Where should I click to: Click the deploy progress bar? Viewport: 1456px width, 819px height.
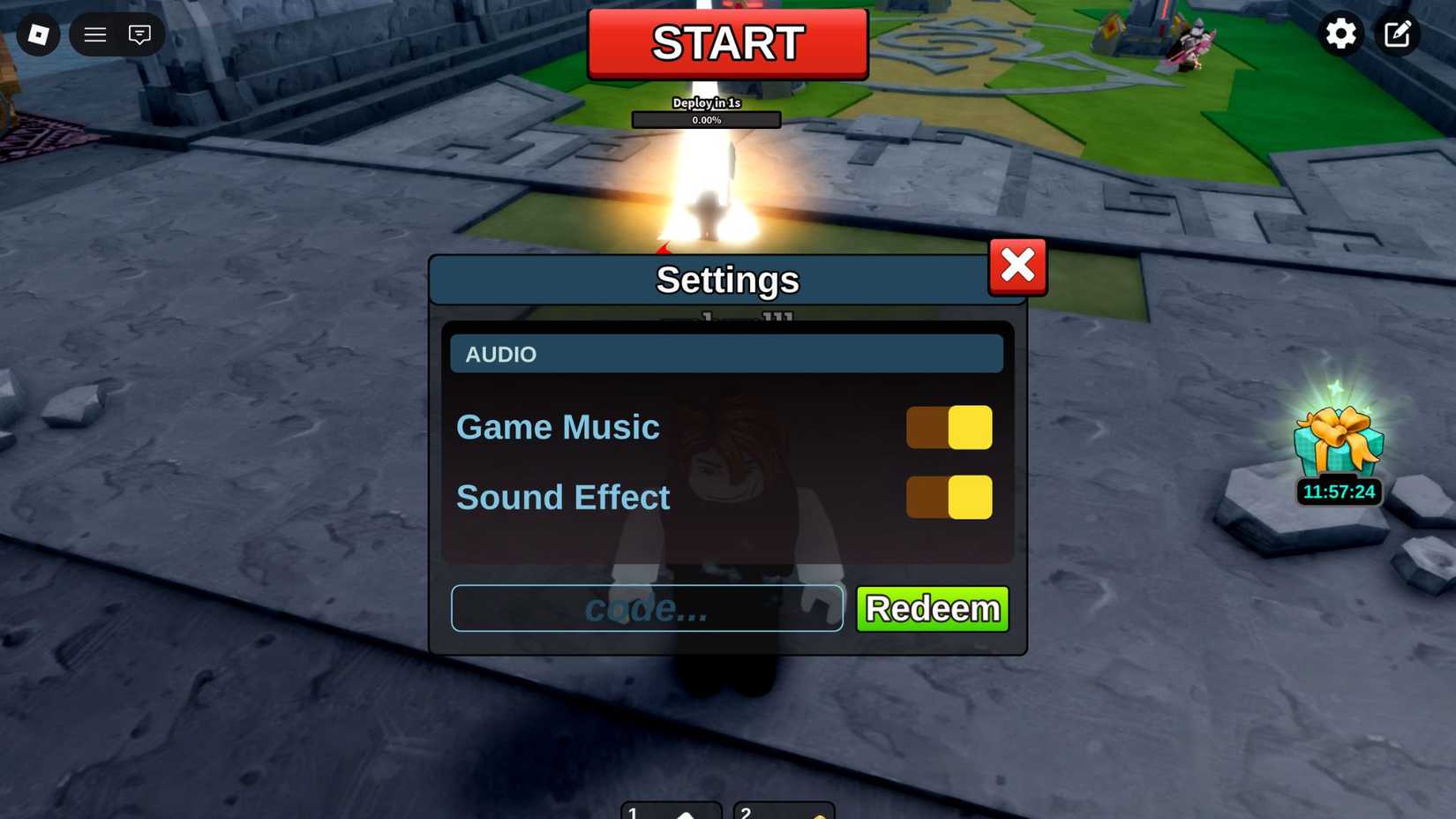click(x=705, y=119)
